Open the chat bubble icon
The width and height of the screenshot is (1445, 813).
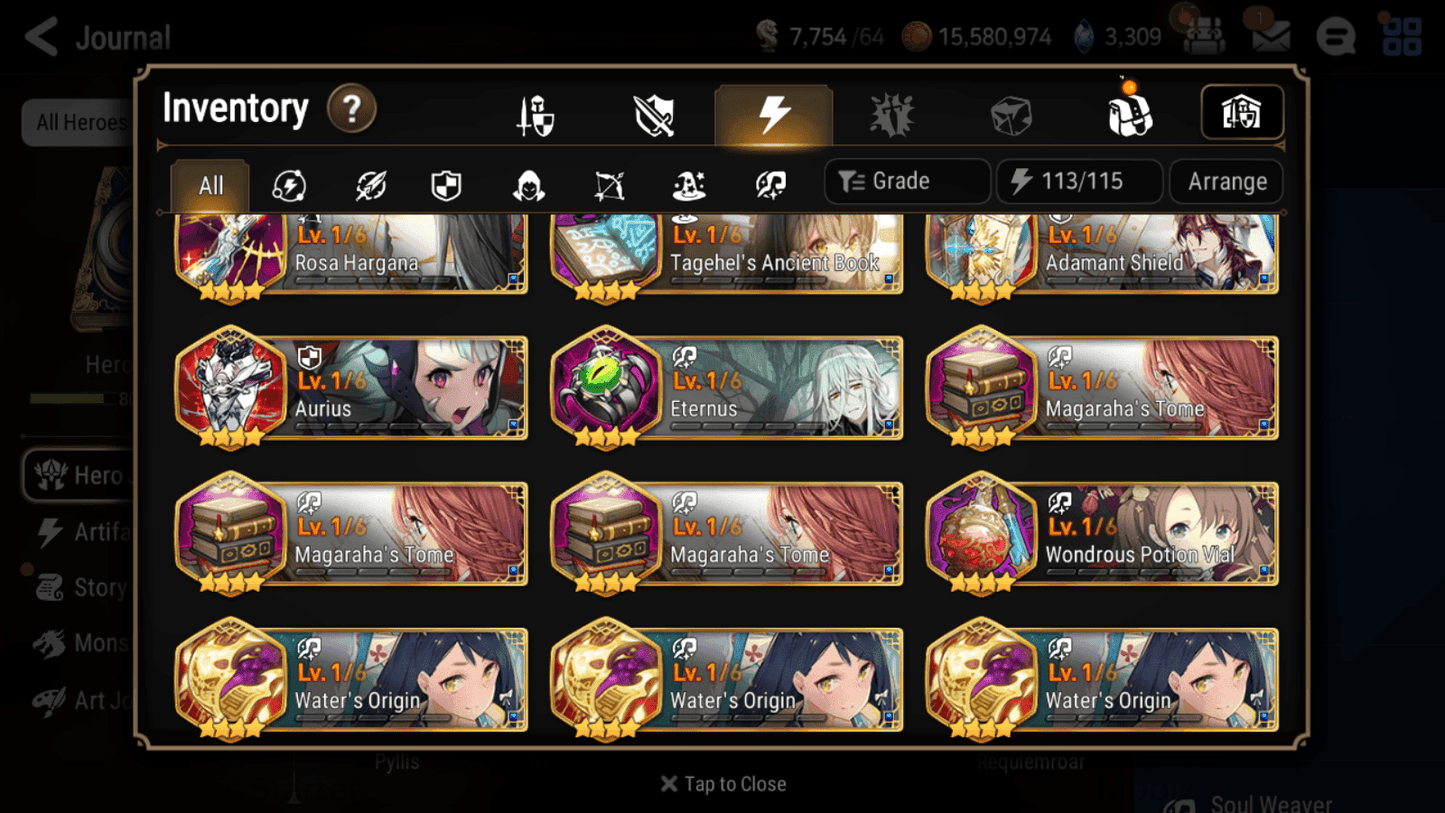click(1335, 36)
